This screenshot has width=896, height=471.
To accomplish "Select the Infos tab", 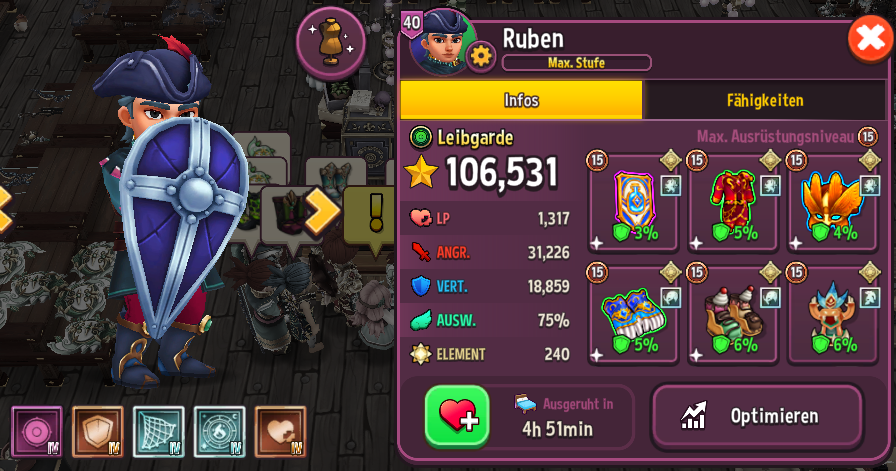I will tap(521, 100).
